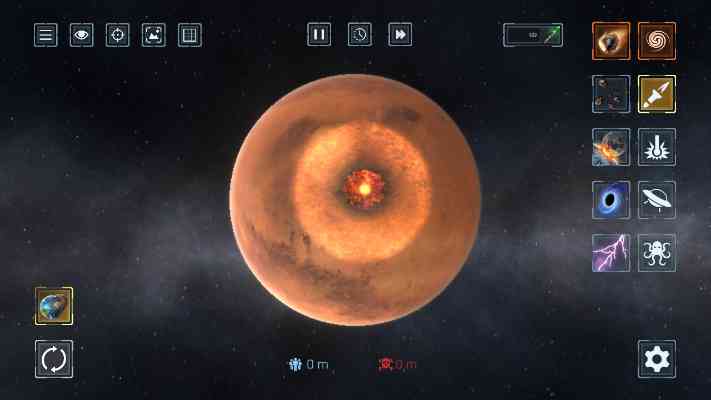Click the clock time control
Viewport: 711px width, 400px height.
pyautogui.click(x=359, y=35)
